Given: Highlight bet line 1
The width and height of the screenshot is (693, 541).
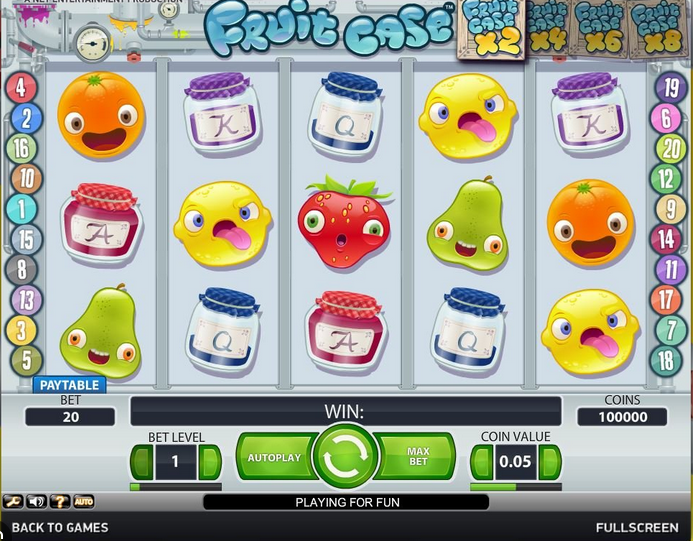Looking at the screenshot, I should (x=21, y=209).
